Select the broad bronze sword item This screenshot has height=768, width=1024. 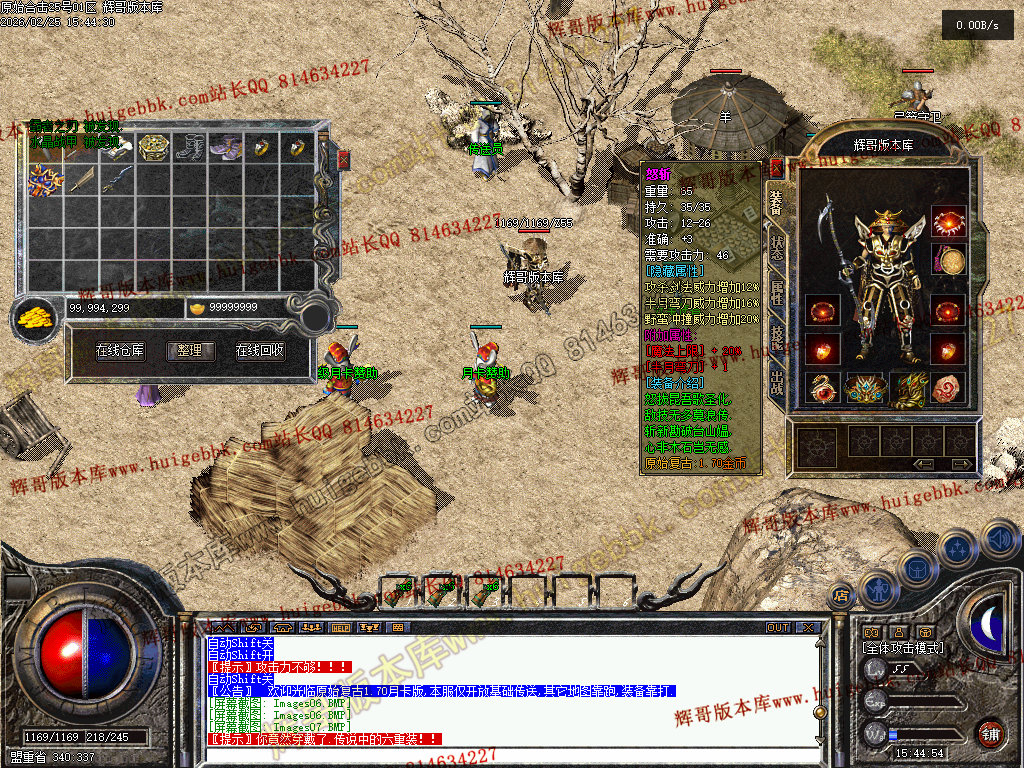pos(82,180)
